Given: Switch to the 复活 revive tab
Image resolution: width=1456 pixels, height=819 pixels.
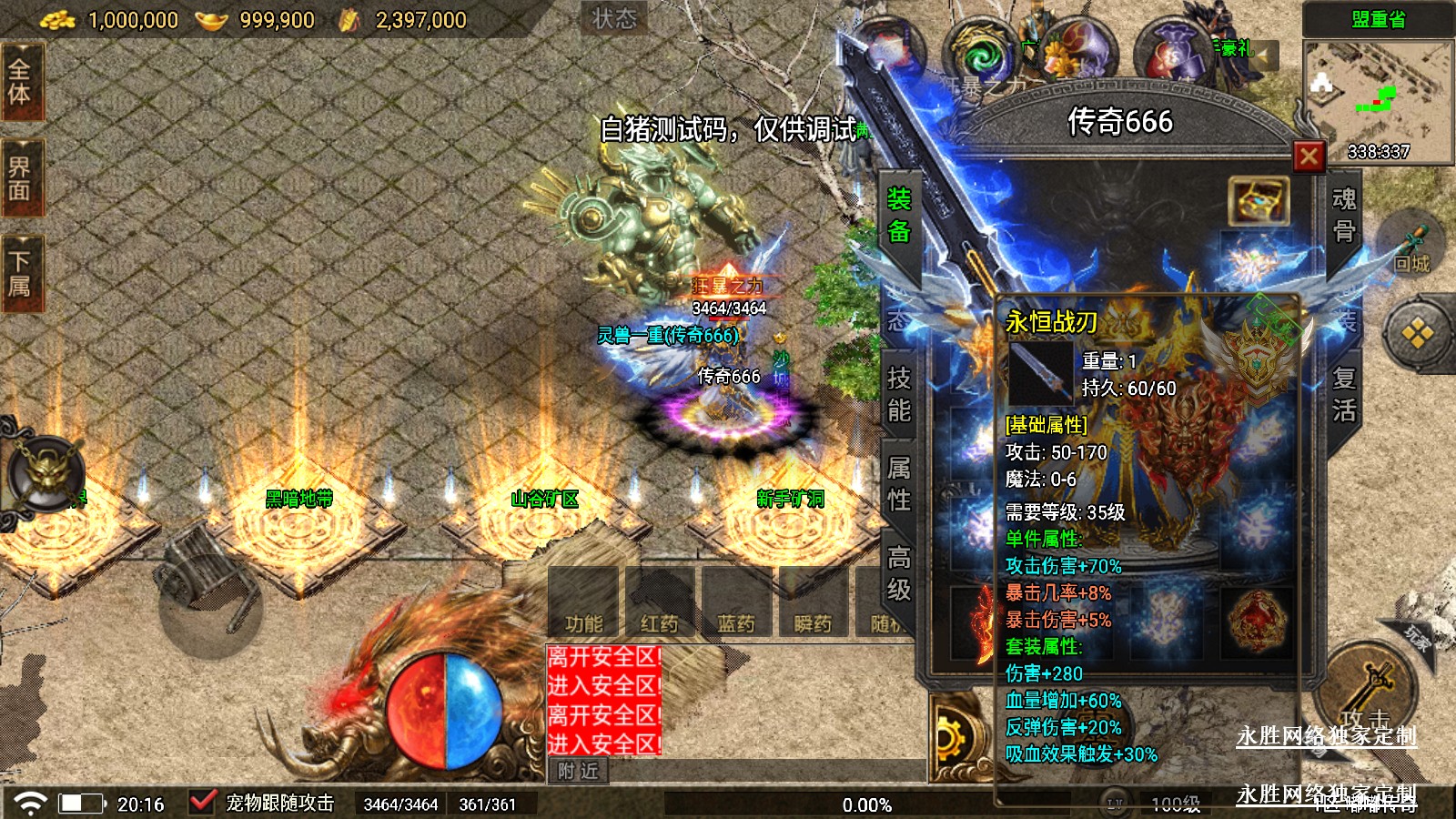Looking at the screenshot, I should point(1343,394).
